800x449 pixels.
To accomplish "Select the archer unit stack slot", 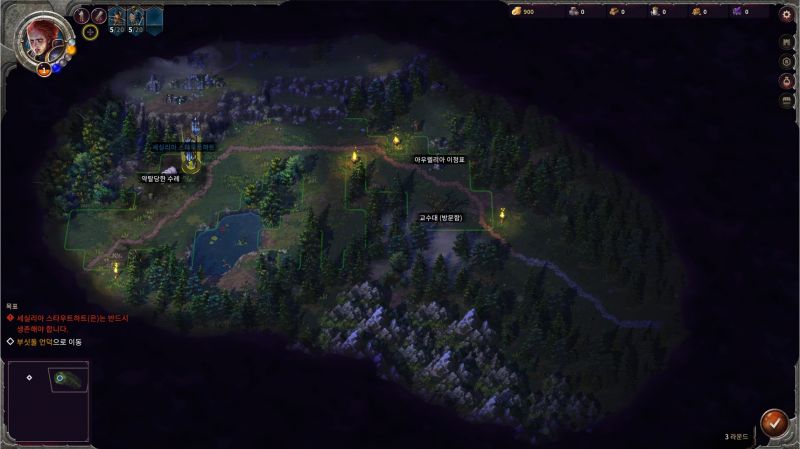I will point(116,16).
